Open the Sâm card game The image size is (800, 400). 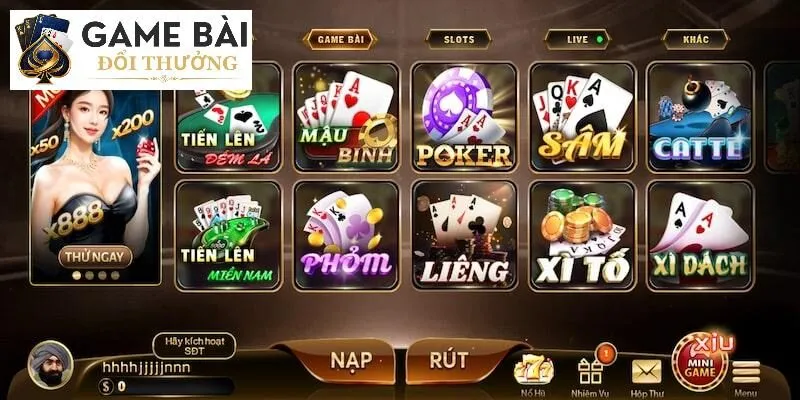point(581,118)
